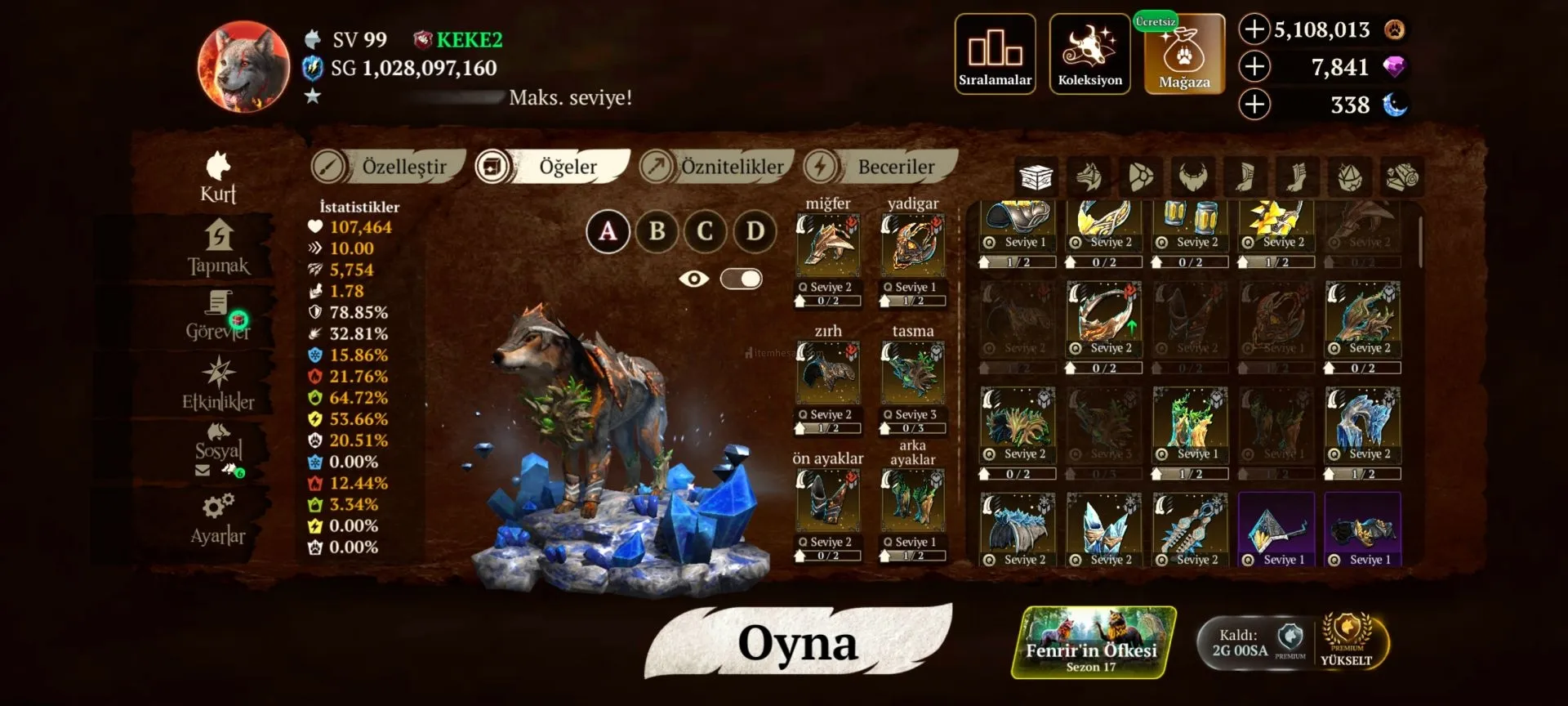This screenshot has width=1568, height=706.
Task: Open the Tapınak menu
Action: (218, 248)
